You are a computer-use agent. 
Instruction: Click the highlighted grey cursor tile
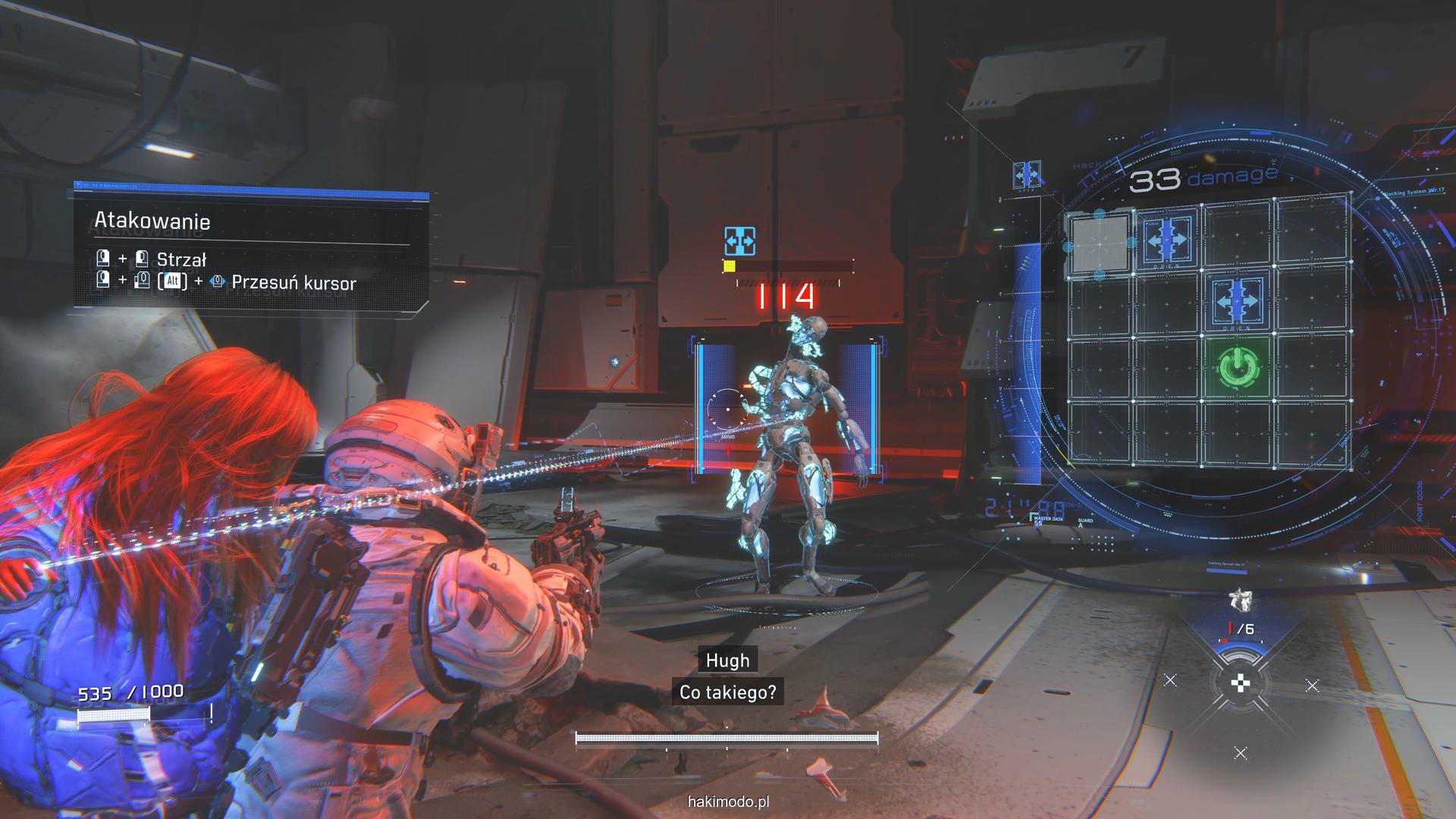click(1099, 244)
